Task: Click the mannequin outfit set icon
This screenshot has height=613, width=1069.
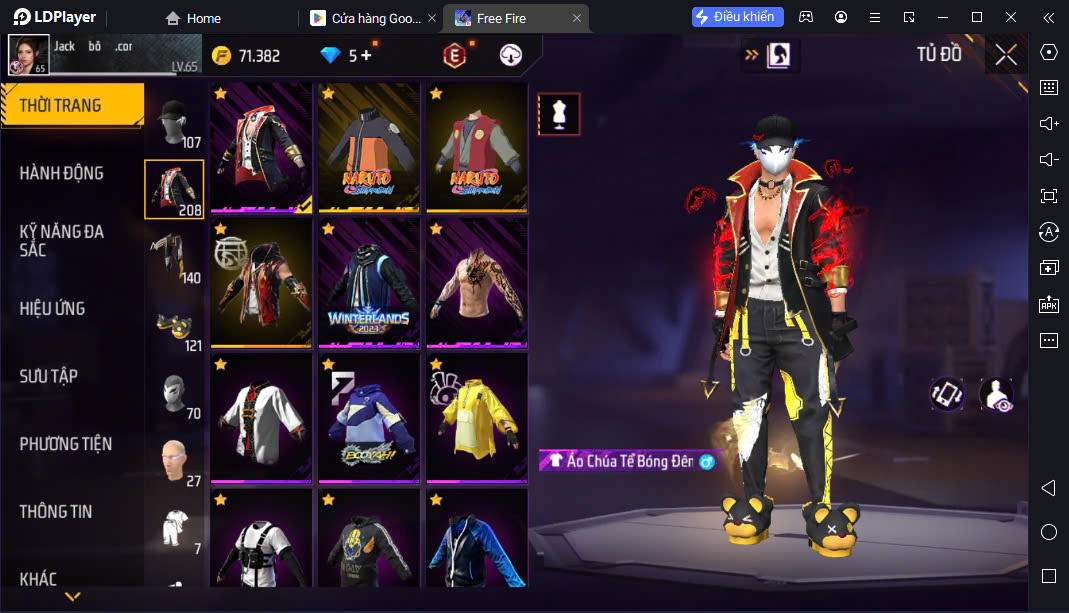Action: pos(559,114)
